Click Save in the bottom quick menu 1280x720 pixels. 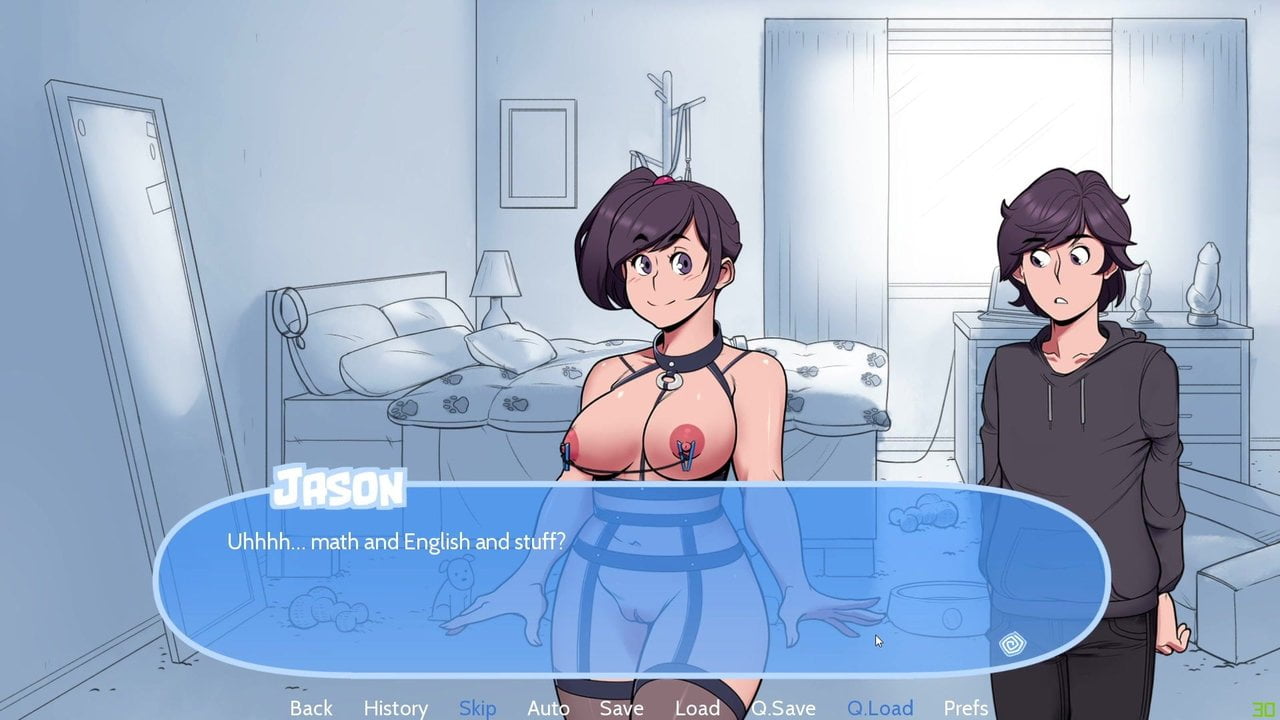pyautogui.click(x=621, y=708)
